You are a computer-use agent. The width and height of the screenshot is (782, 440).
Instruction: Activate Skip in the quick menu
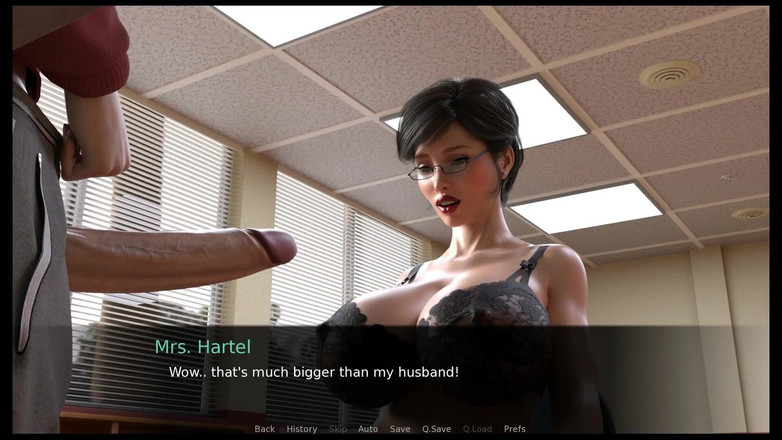click(338, 429)
